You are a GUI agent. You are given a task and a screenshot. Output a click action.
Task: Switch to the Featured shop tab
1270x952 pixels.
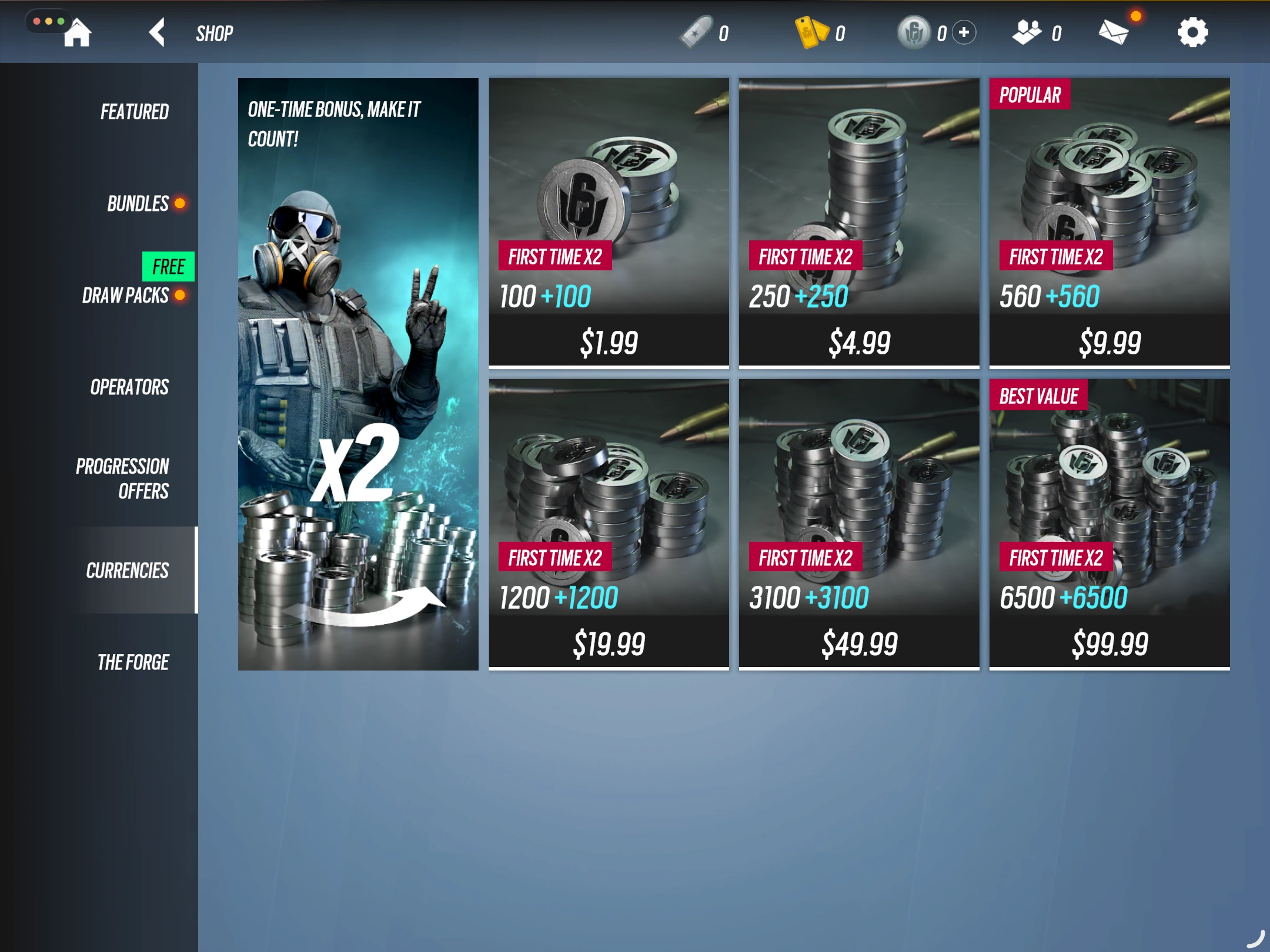click(x=134, y=112)
